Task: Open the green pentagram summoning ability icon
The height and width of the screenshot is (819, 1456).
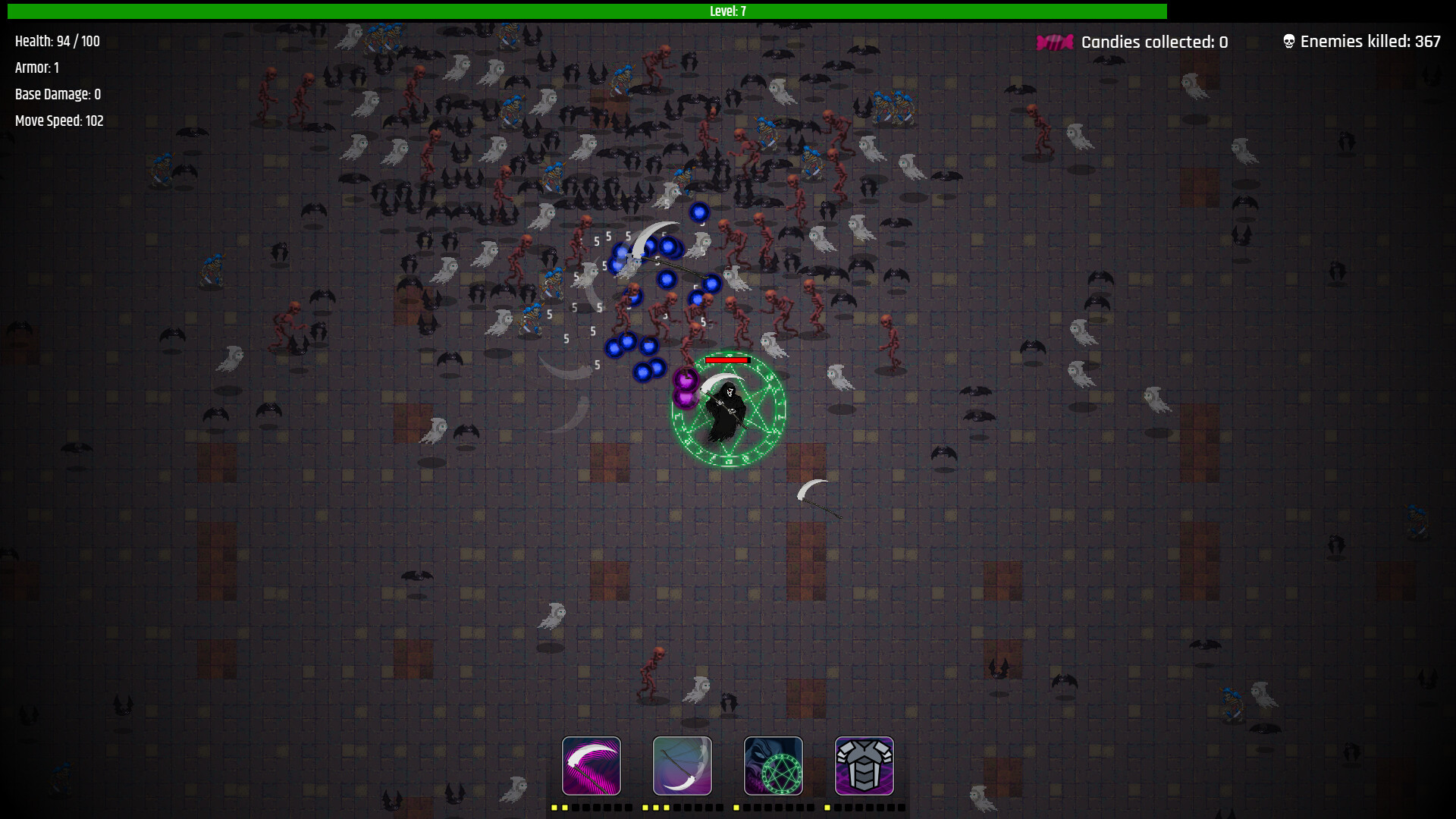Action: pyautogui.click(x=773, y=766)
